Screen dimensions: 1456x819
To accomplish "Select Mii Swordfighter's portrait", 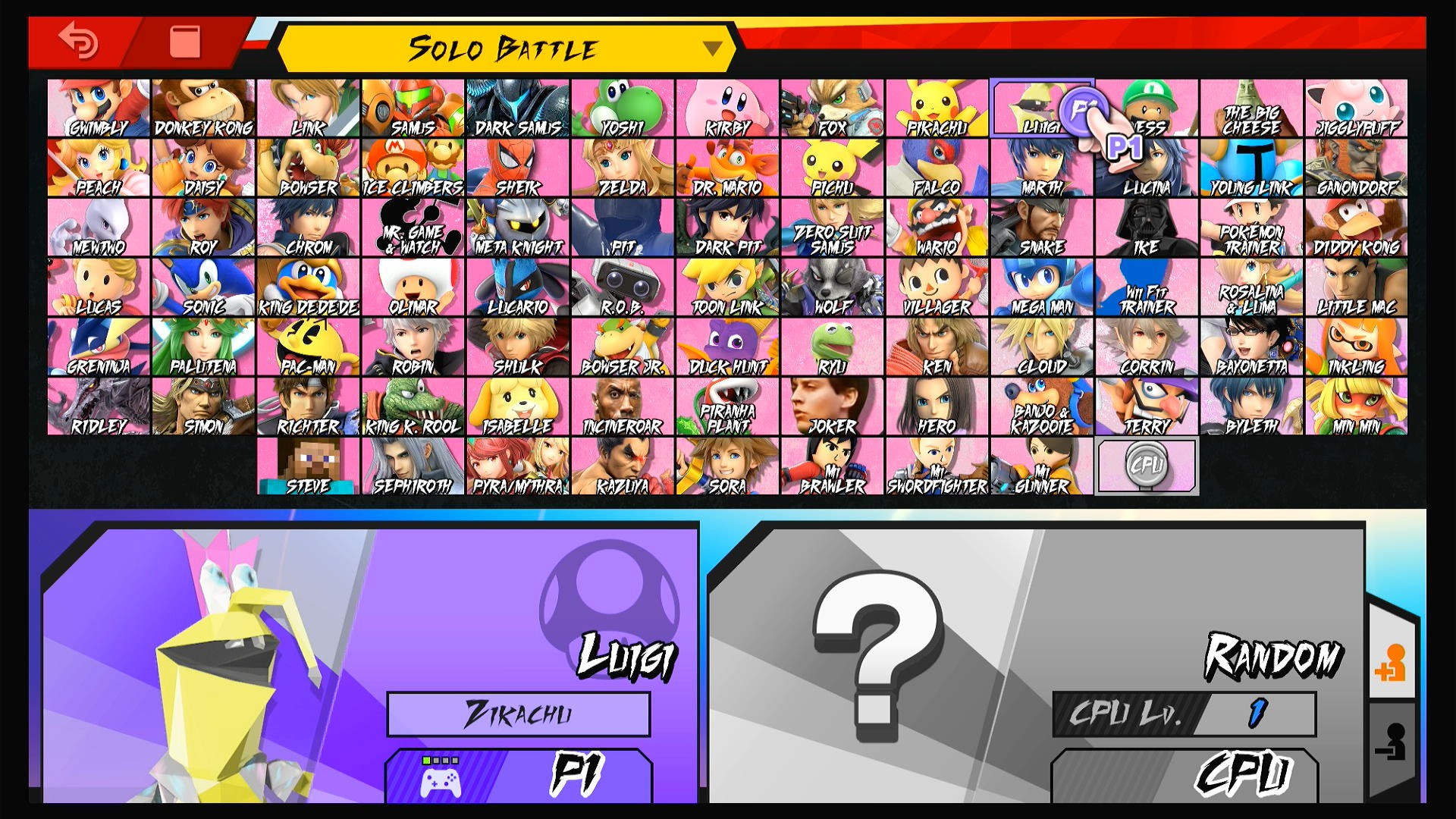I will (936, 464).
